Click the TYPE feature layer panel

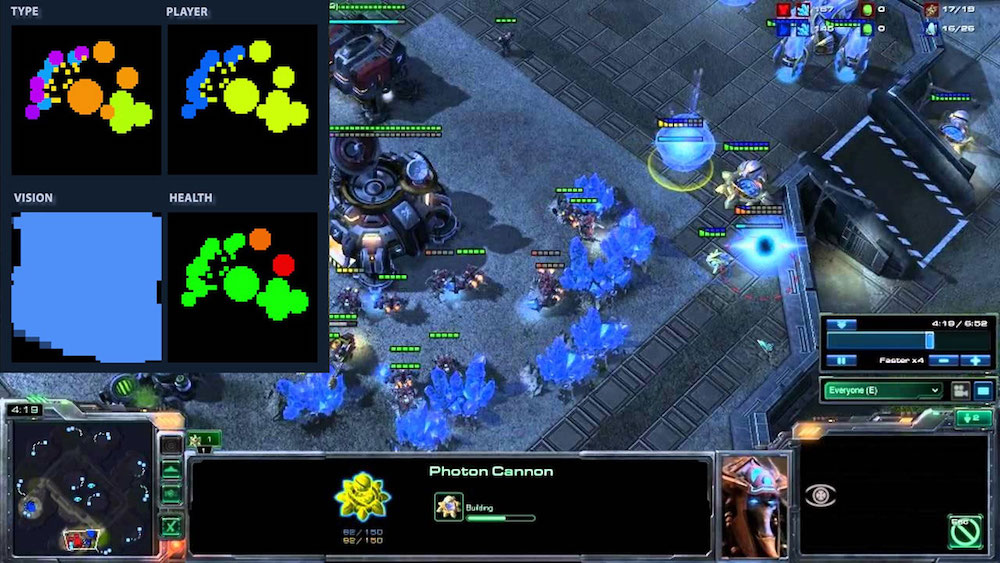click(85, 99)
